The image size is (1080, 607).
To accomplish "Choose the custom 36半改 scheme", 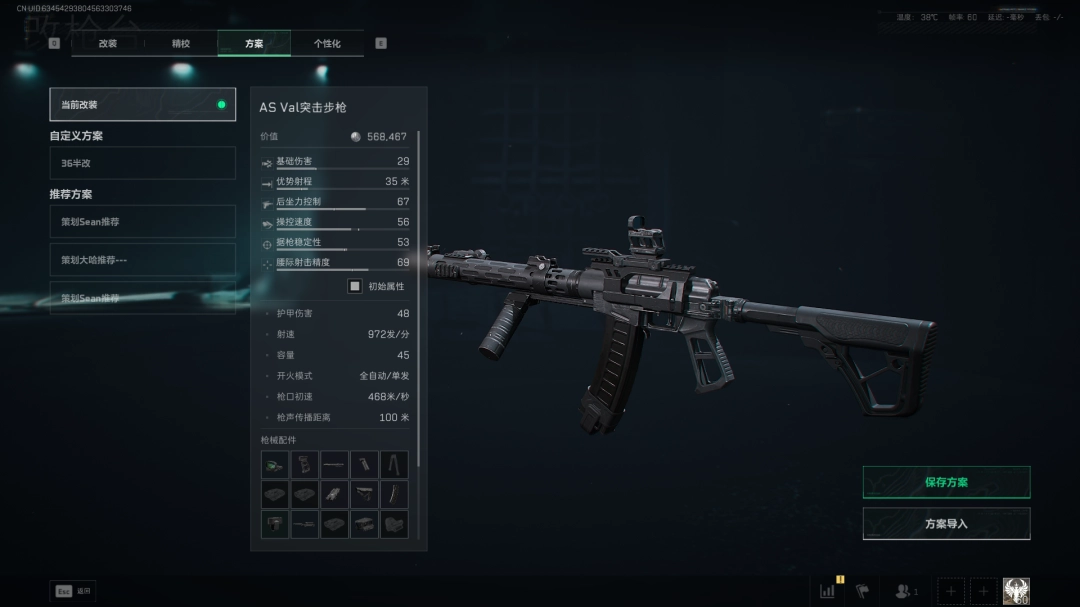I will click(142, 163).
